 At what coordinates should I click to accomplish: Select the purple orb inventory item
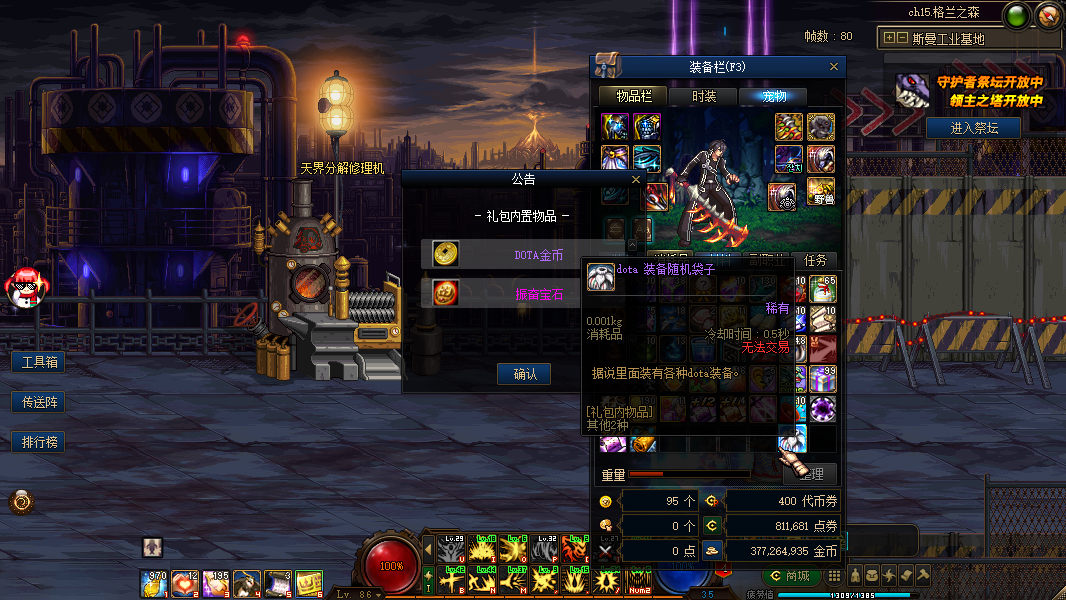click(822, 408)
